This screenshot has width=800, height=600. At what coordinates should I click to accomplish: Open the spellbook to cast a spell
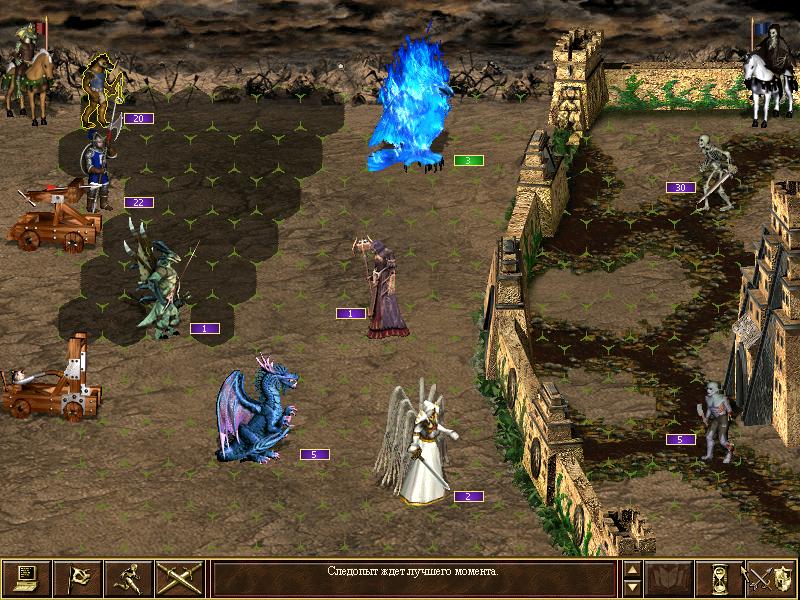669,577
